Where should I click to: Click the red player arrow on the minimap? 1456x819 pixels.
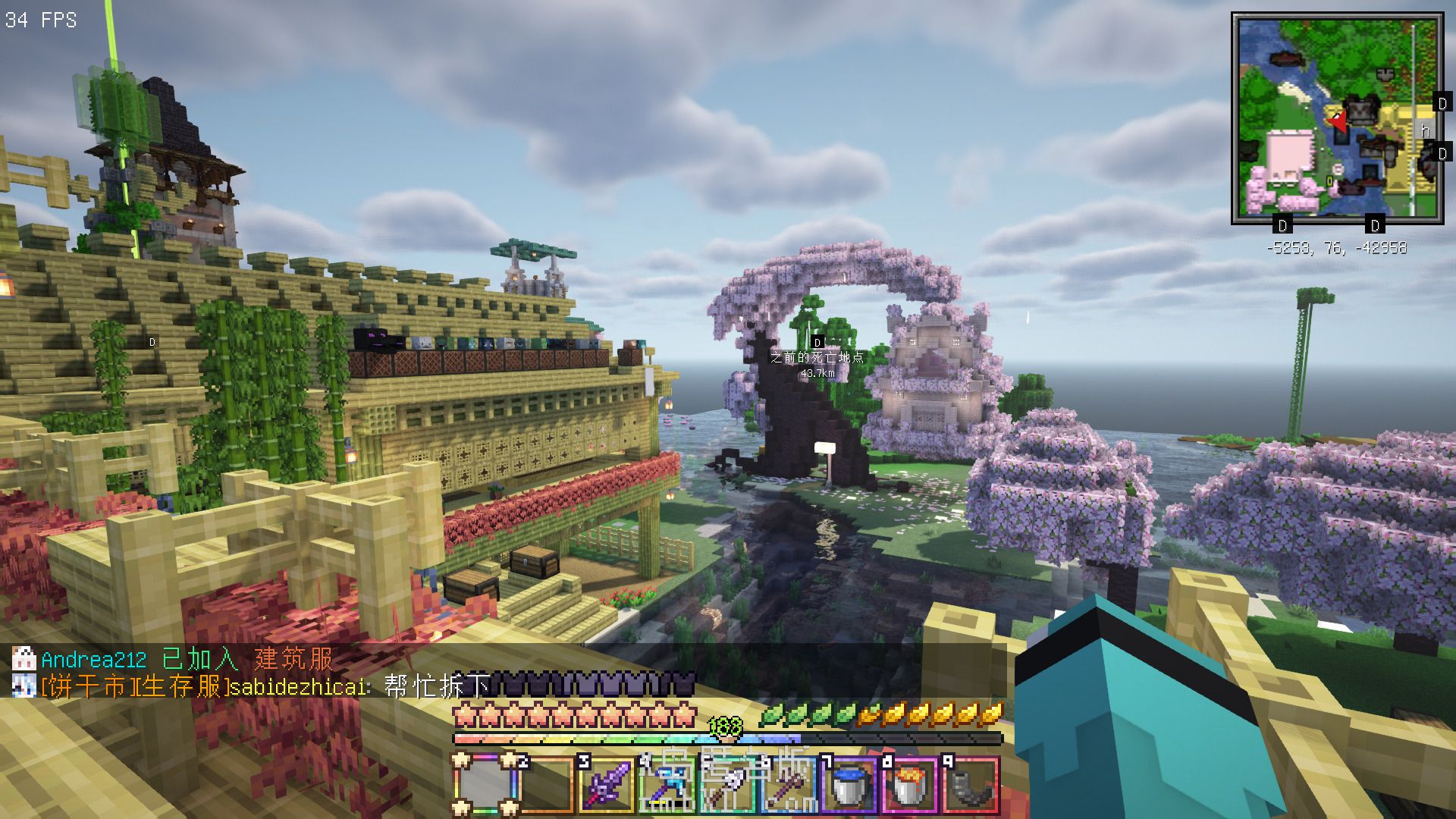[x=1338, y=120]
